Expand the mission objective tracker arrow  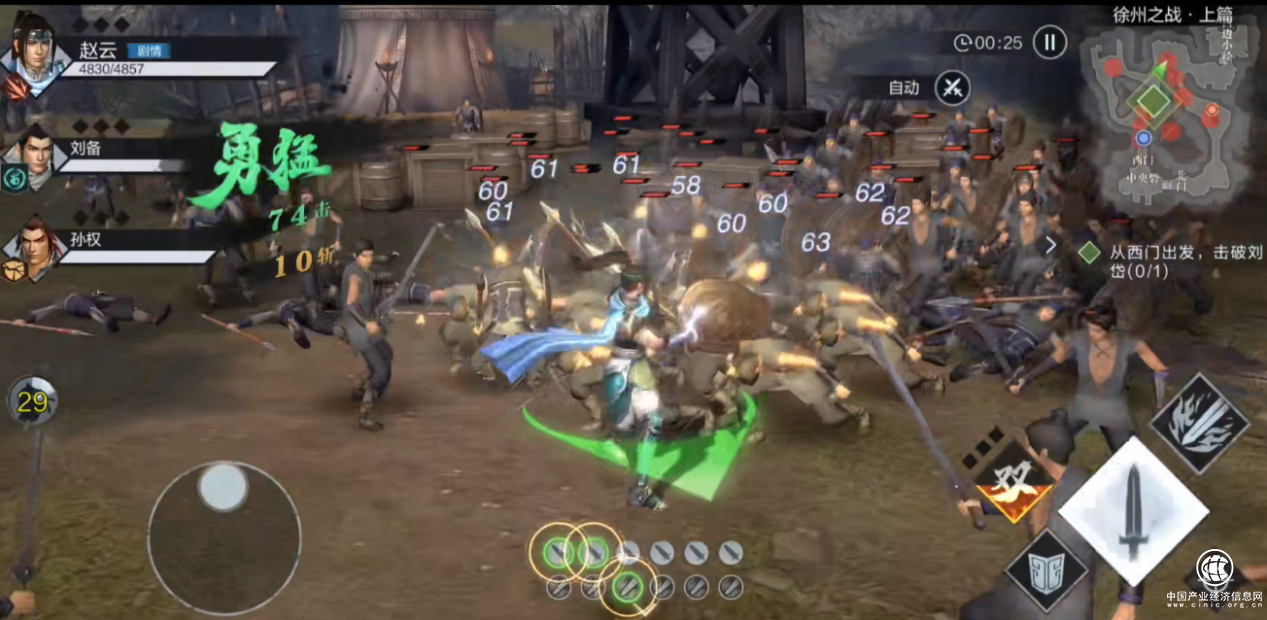(1051, 244)
